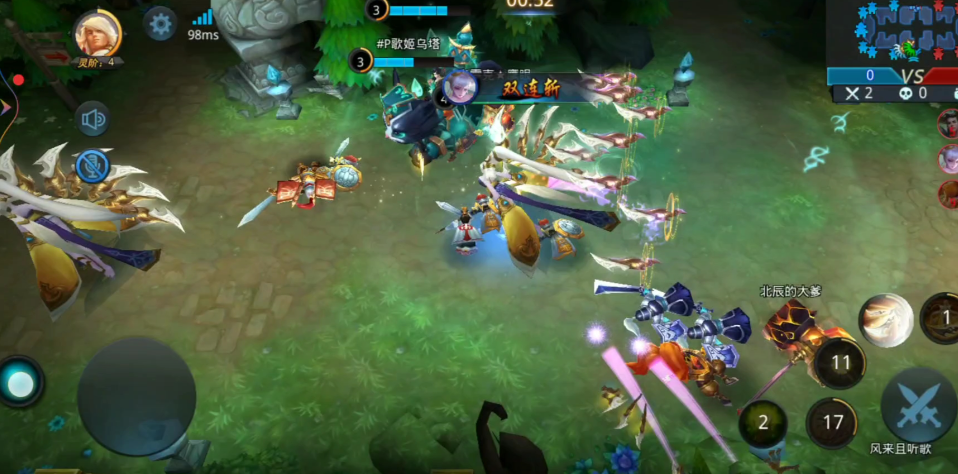This screenshot has height=474, width=958.
Task: Use the crossed swords basic attack
Action: click(x=919, y=405)
